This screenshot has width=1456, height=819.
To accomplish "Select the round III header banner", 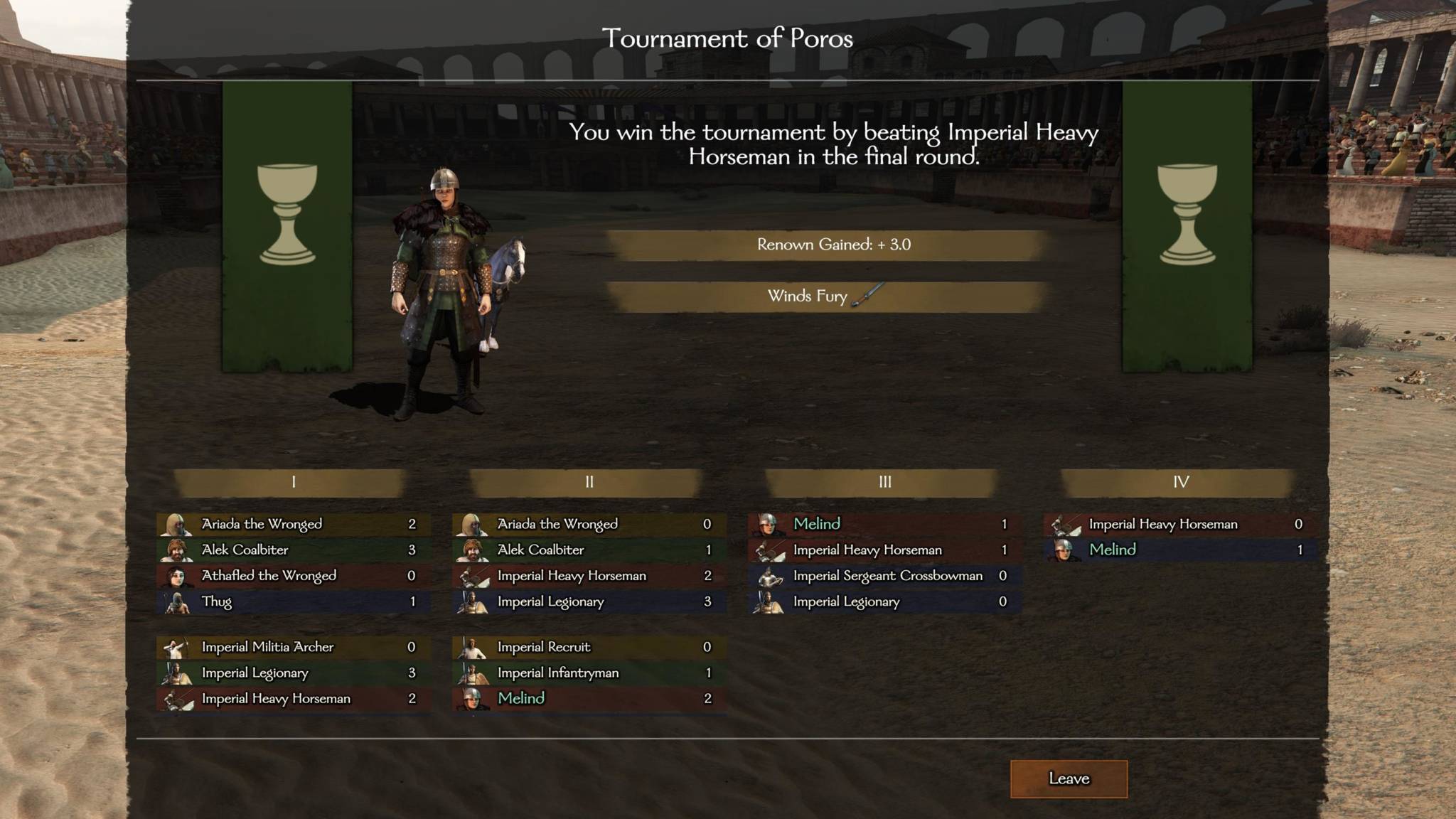I will click(884, 482).
